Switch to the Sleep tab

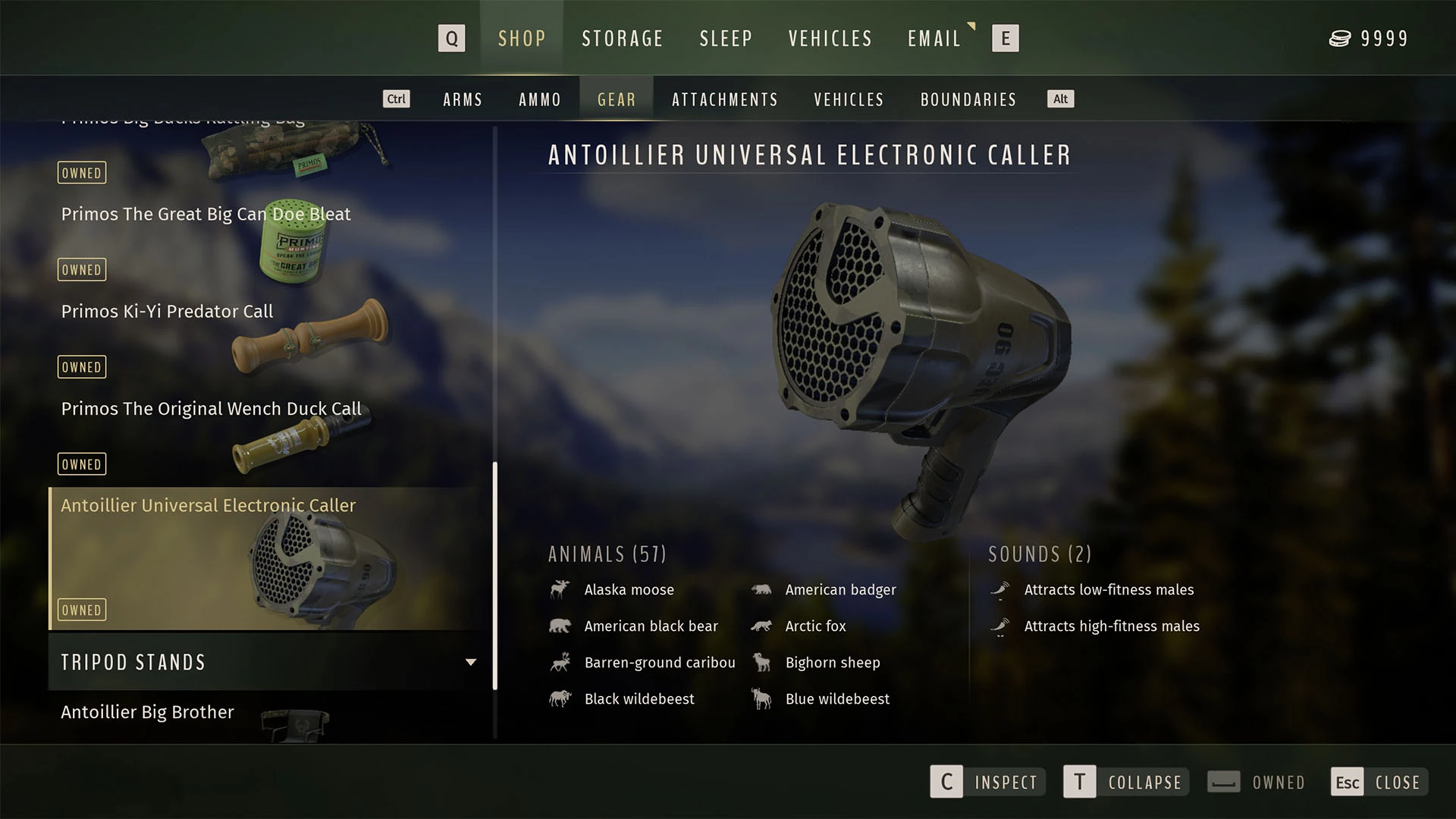[725, 39]
